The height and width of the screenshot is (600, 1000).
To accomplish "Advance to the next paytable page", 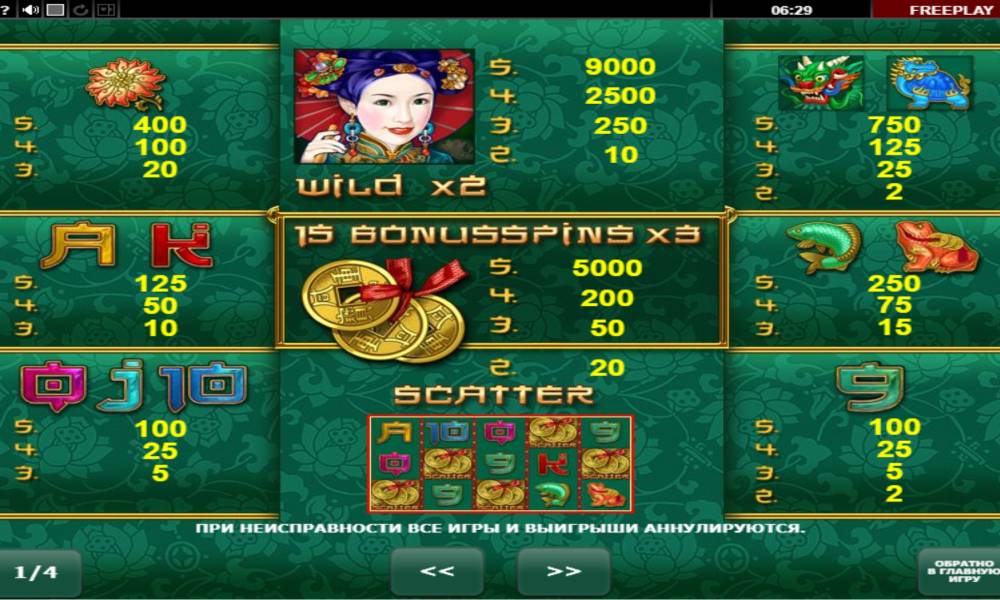I will [563, 571].
